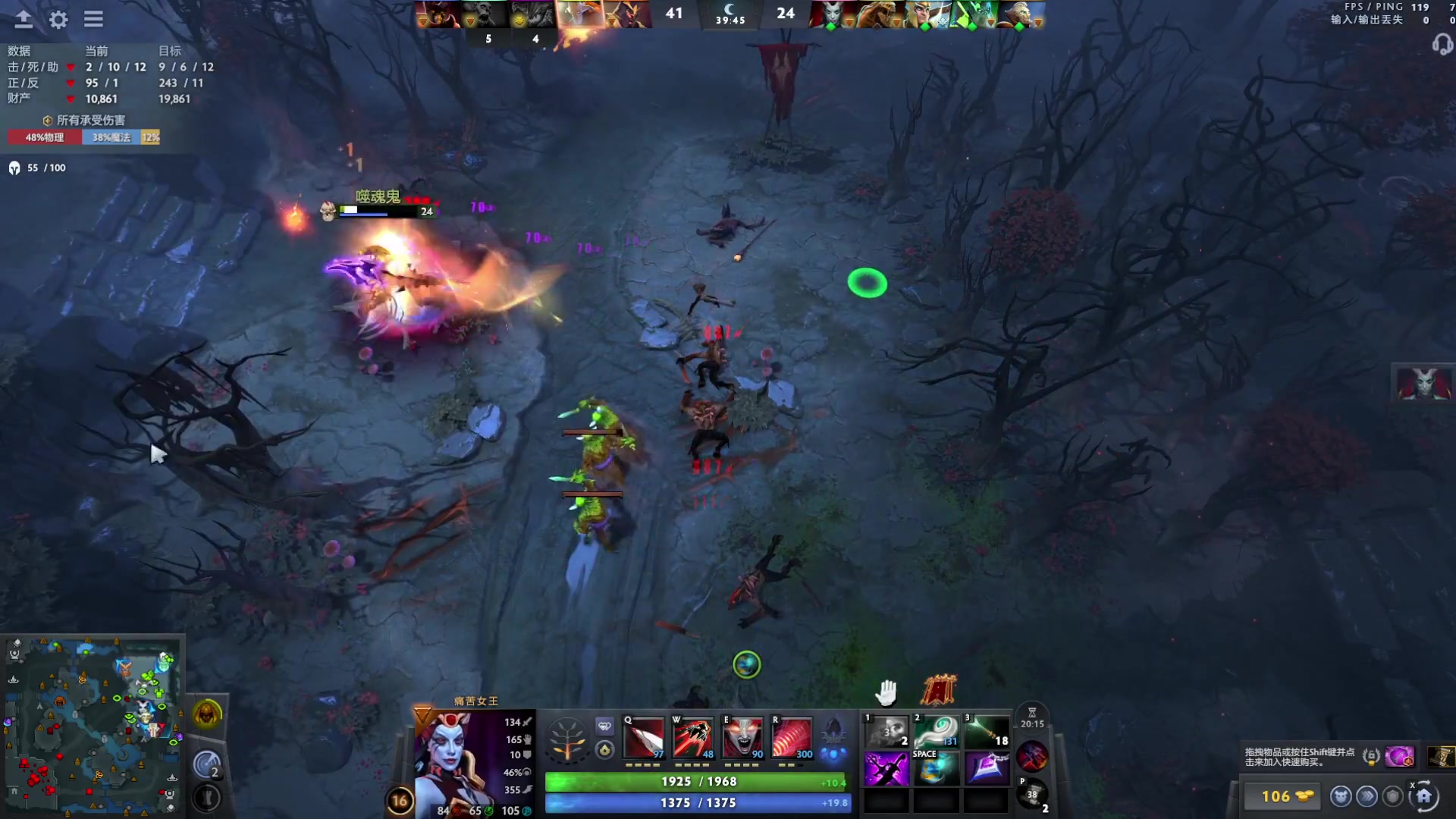The height and width of the screenshot is (819, 1456).
Task: Open the hamburger main menu
Action: pos(93,20)
